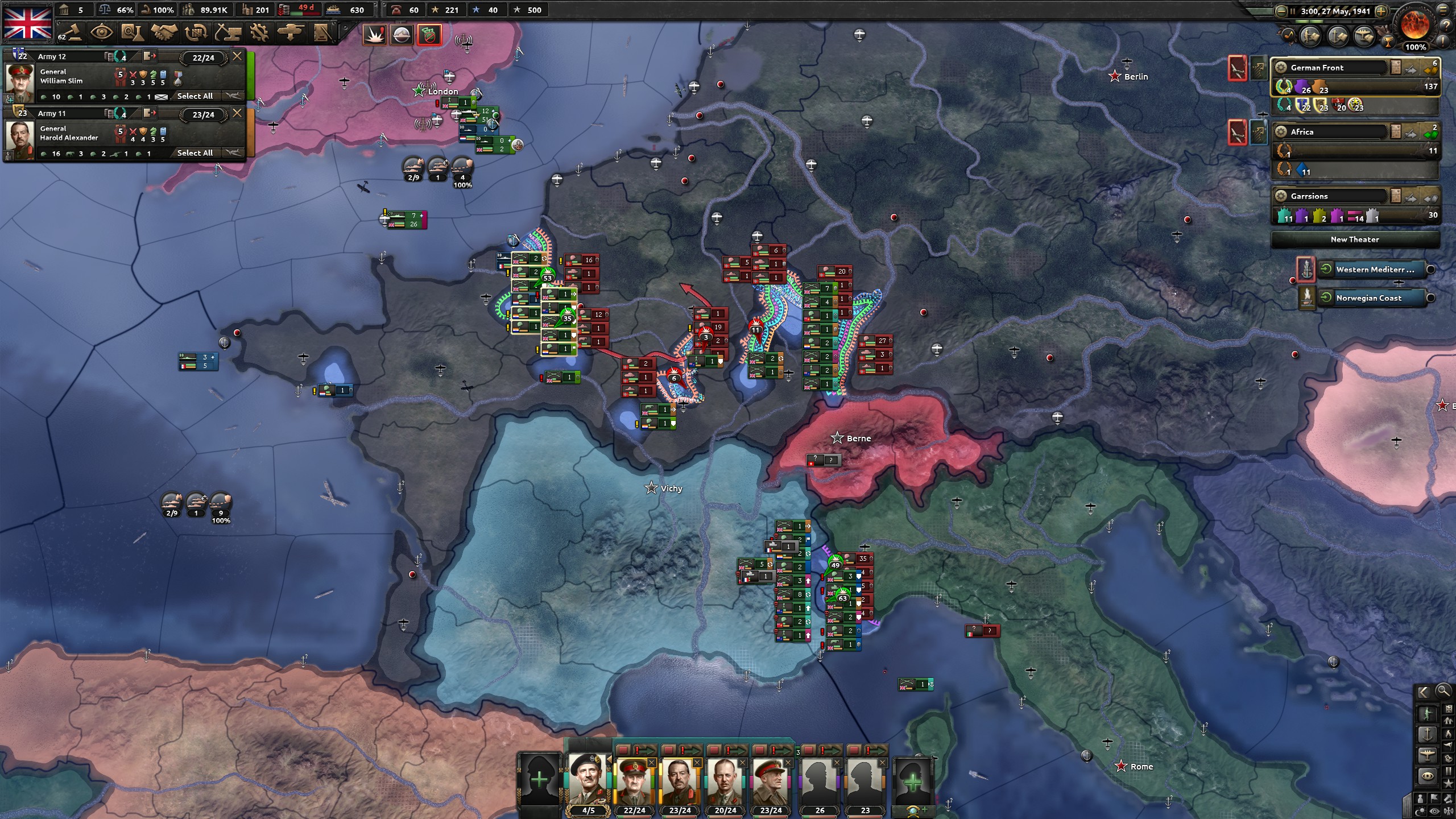The width and height of the screenshot is (1456, 819).
Task: Open the decisions panel with the gavel icon
Action: click(73, 32)
